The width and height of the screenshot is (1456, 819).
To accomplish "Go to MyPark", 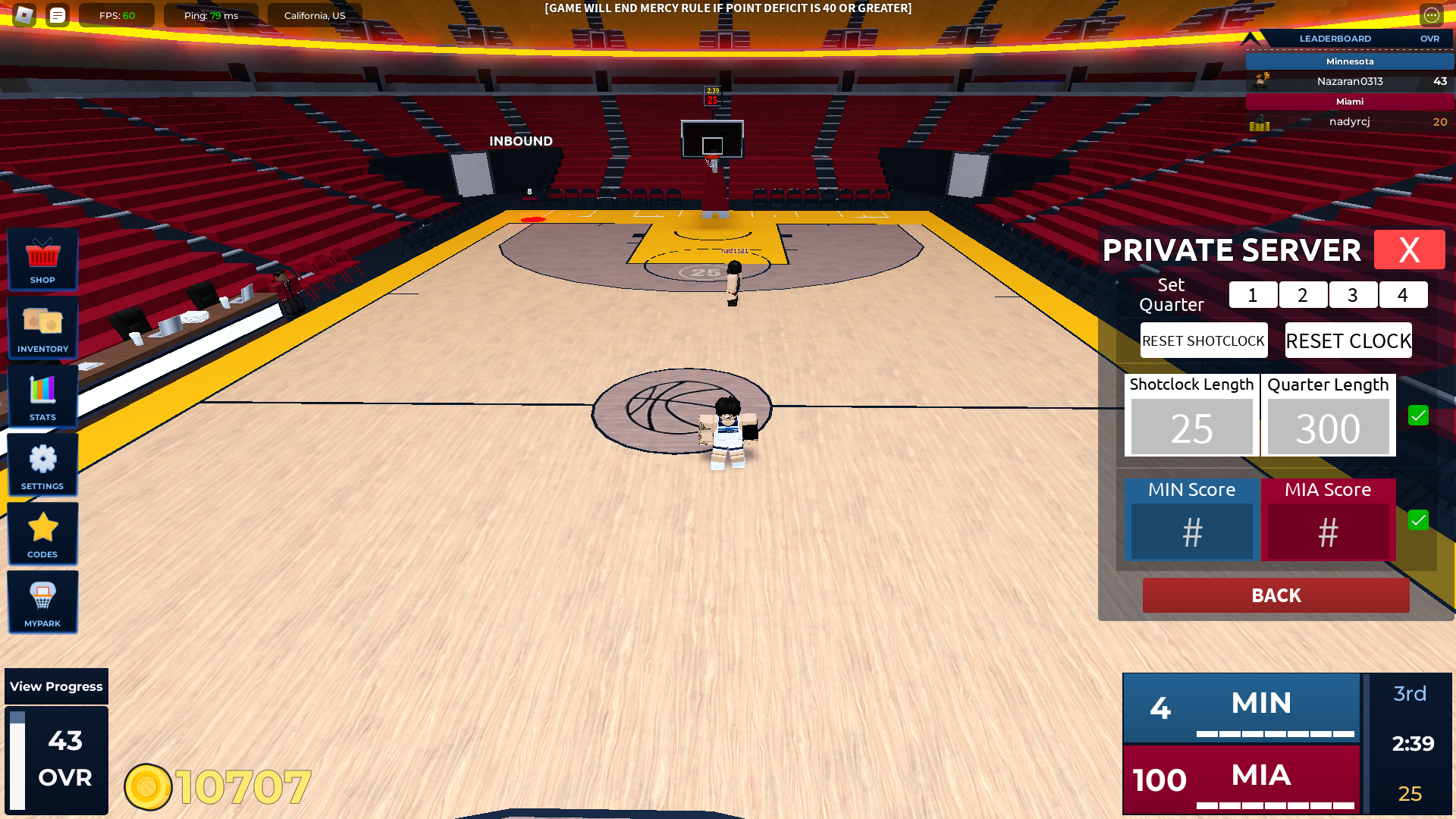I will [x=42, y=602].
